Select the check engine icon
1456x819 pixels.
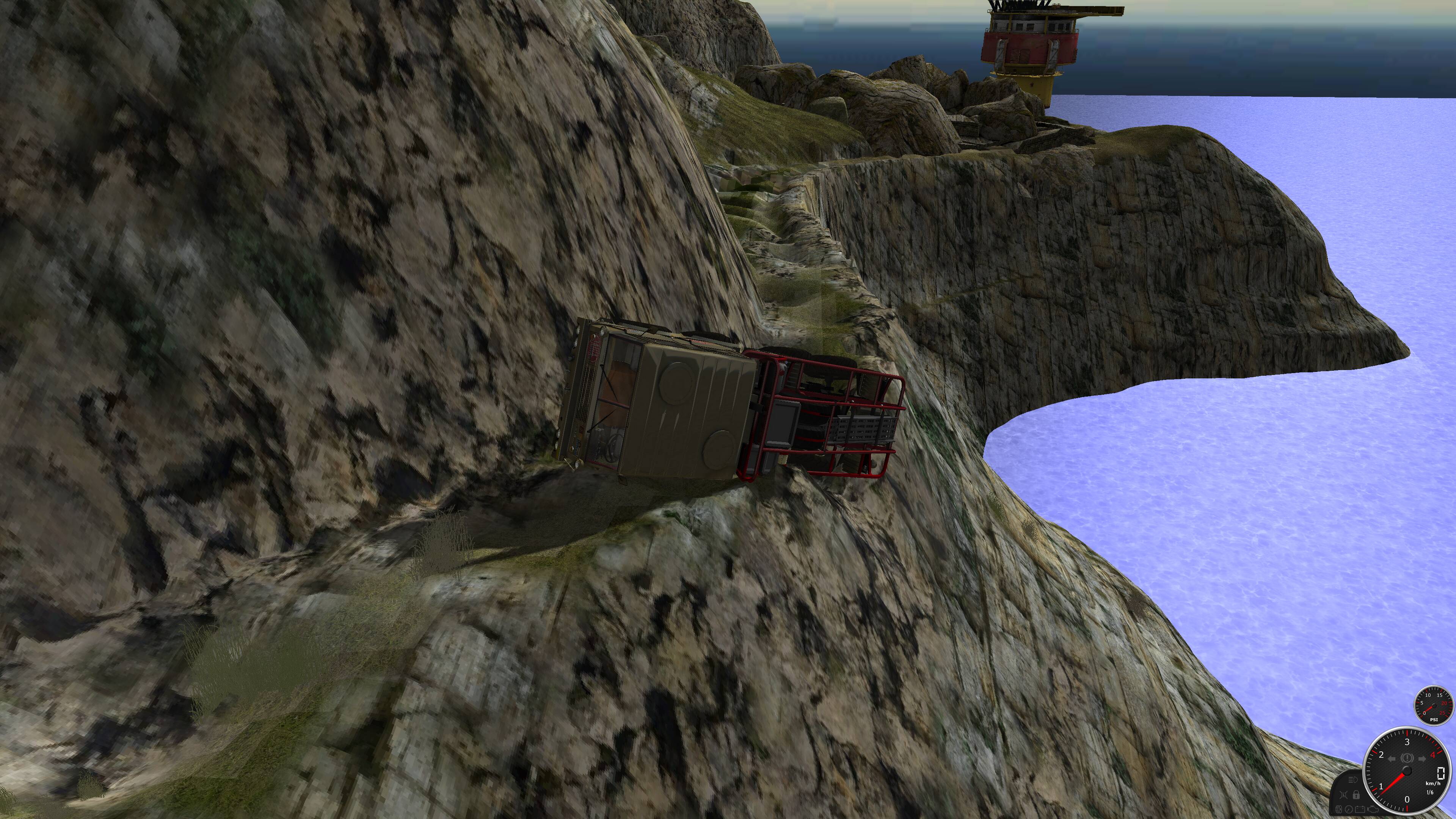[x=1373, y=810]
